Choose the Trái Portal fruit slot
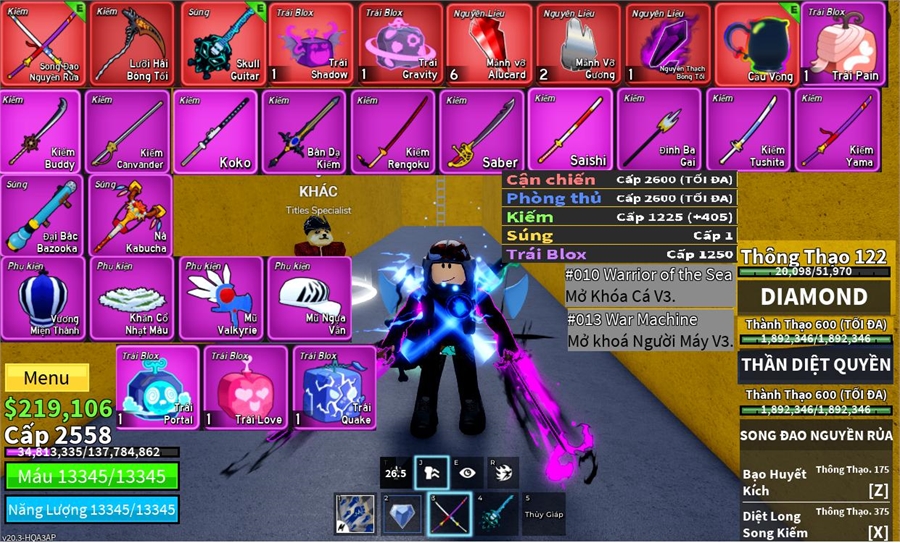Viewport: 900px width, 543px height. (x=157, y=387)
